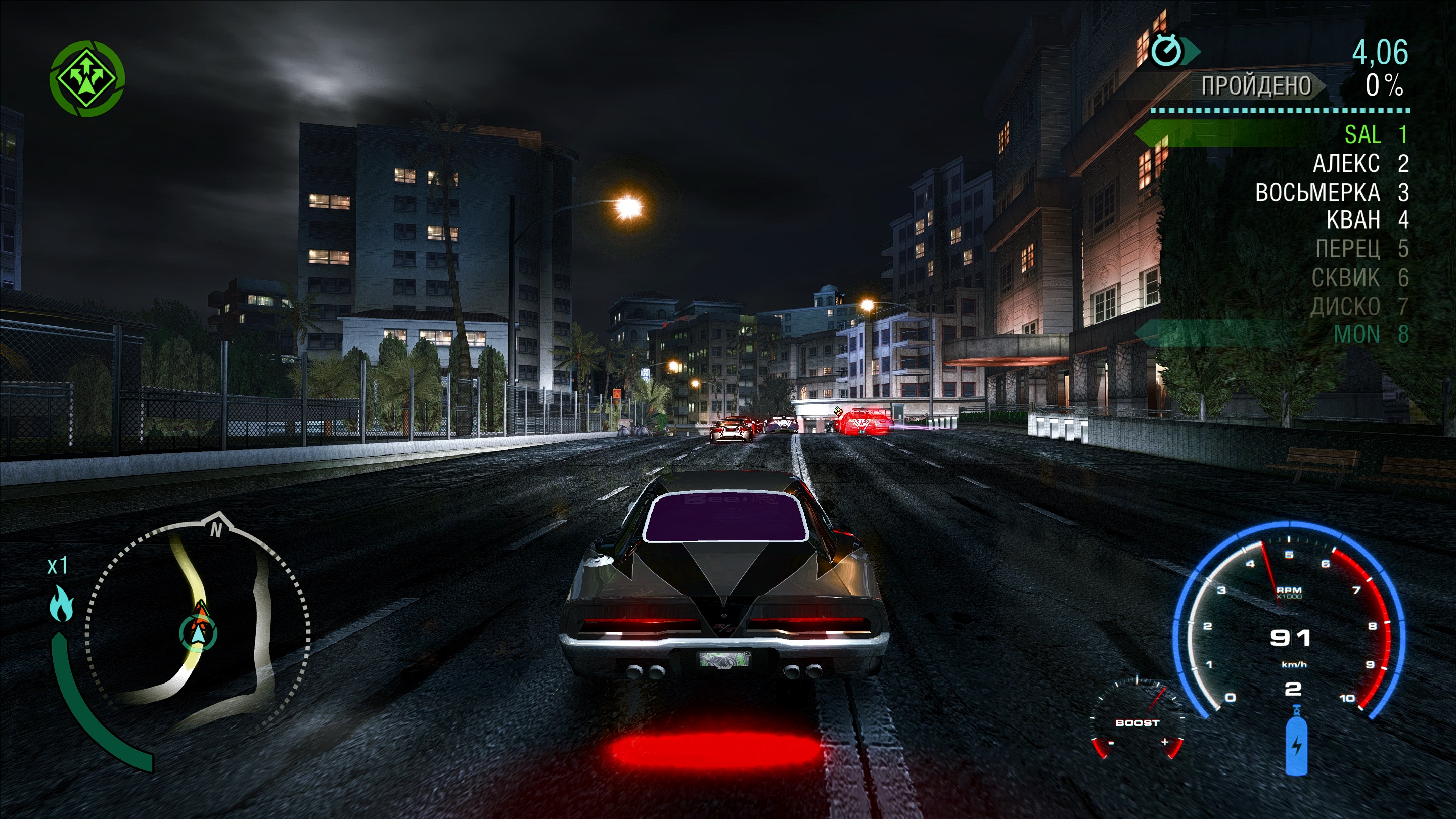Select ДИСКО in the position list
Viewport: 1456px width, 819px height.
click(x=1345, y=306)
